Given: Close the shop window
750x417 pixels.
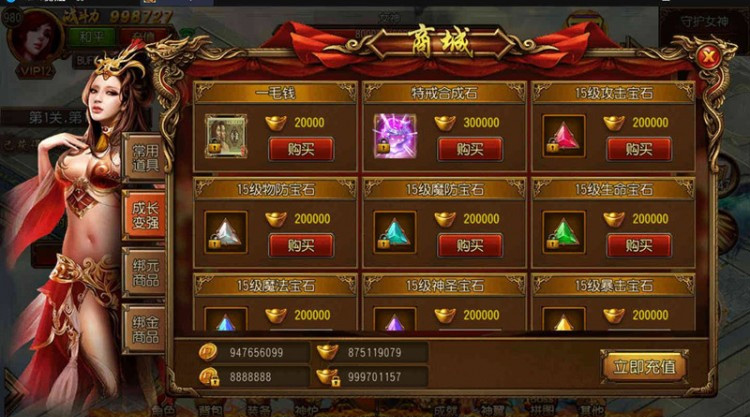Looking at the screenshot, I should [x=709, y=57].
